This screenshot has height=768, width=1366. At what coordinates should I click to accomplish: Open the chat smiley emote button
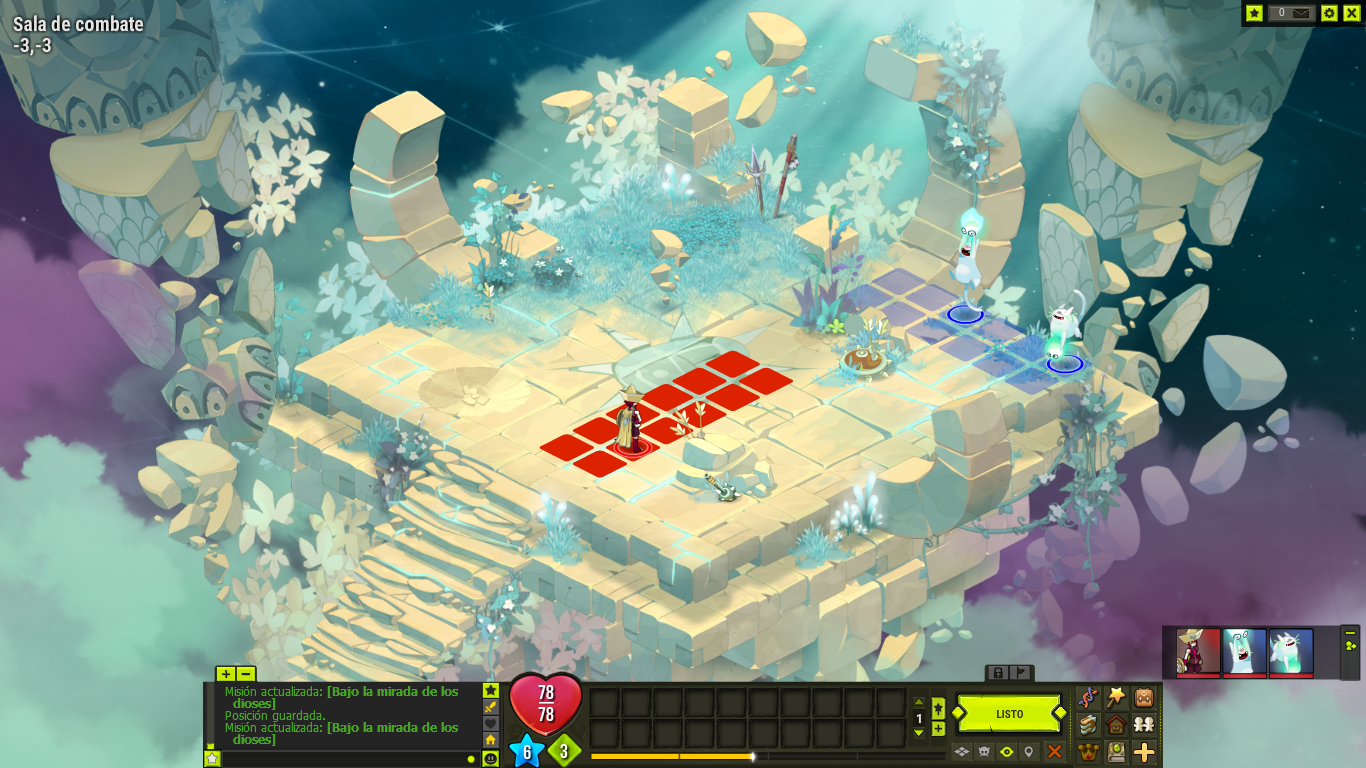(x=491, y=759)
